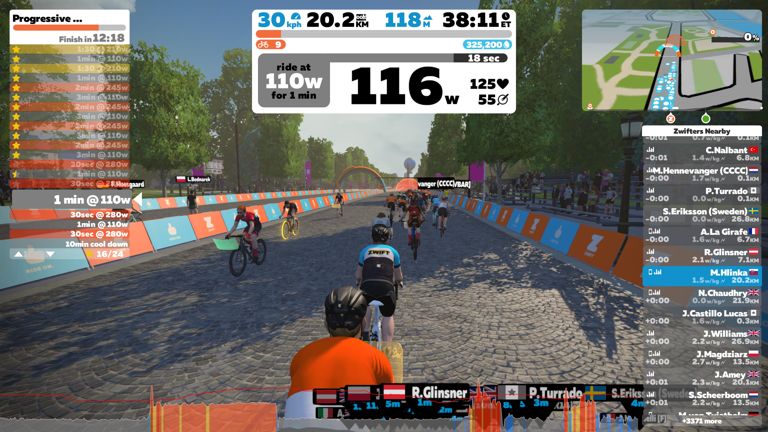Select J.Castillo Lucas rider row
This screenshot has height=432, width=768.
coord(702,317)
